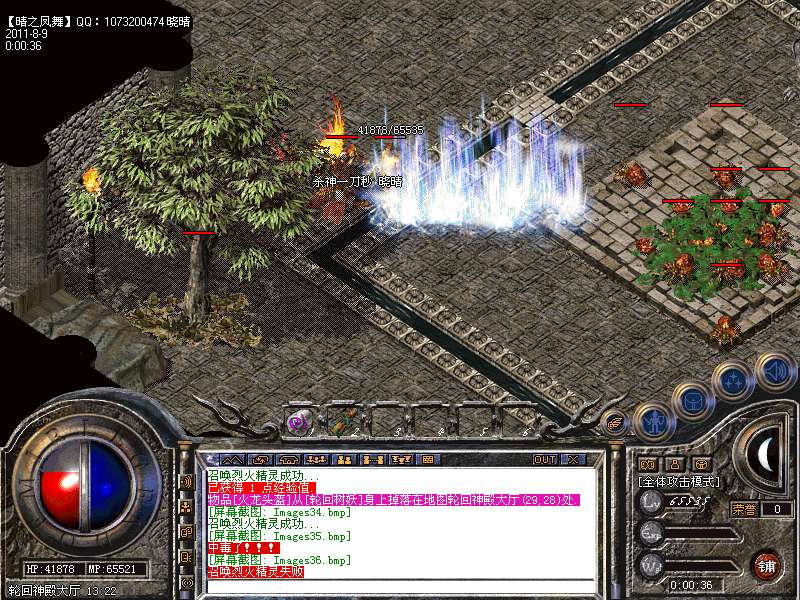Click the OUT logout button

tap(545, 459)
